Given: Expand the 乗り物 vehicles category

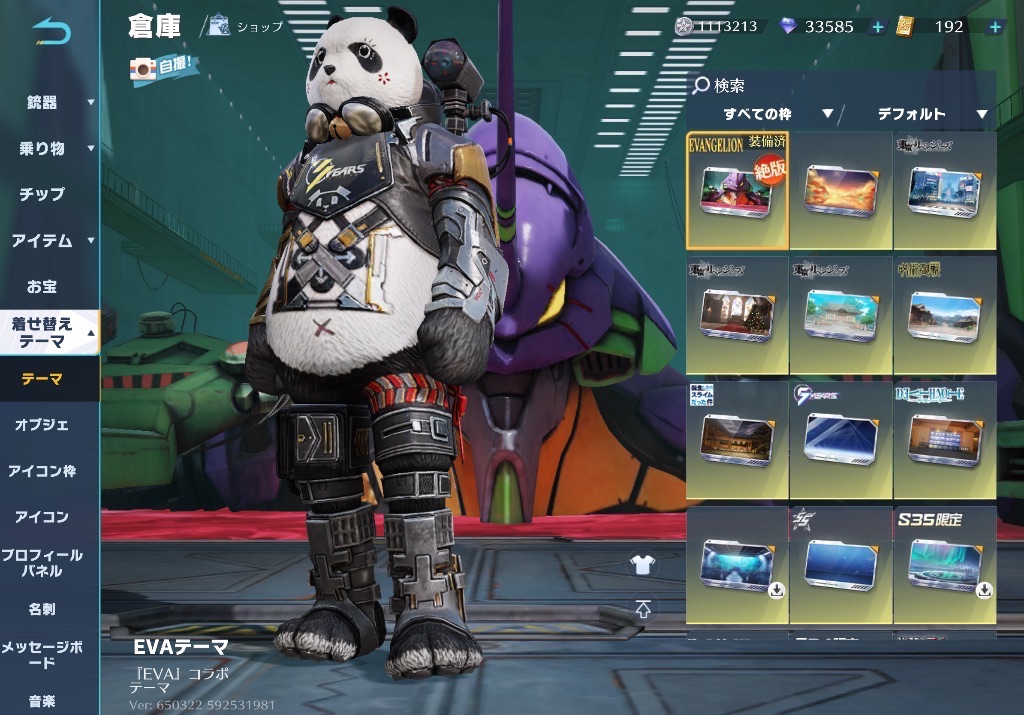Looking at the screenshot, I should pyautogui.click(x=49, y=148).
